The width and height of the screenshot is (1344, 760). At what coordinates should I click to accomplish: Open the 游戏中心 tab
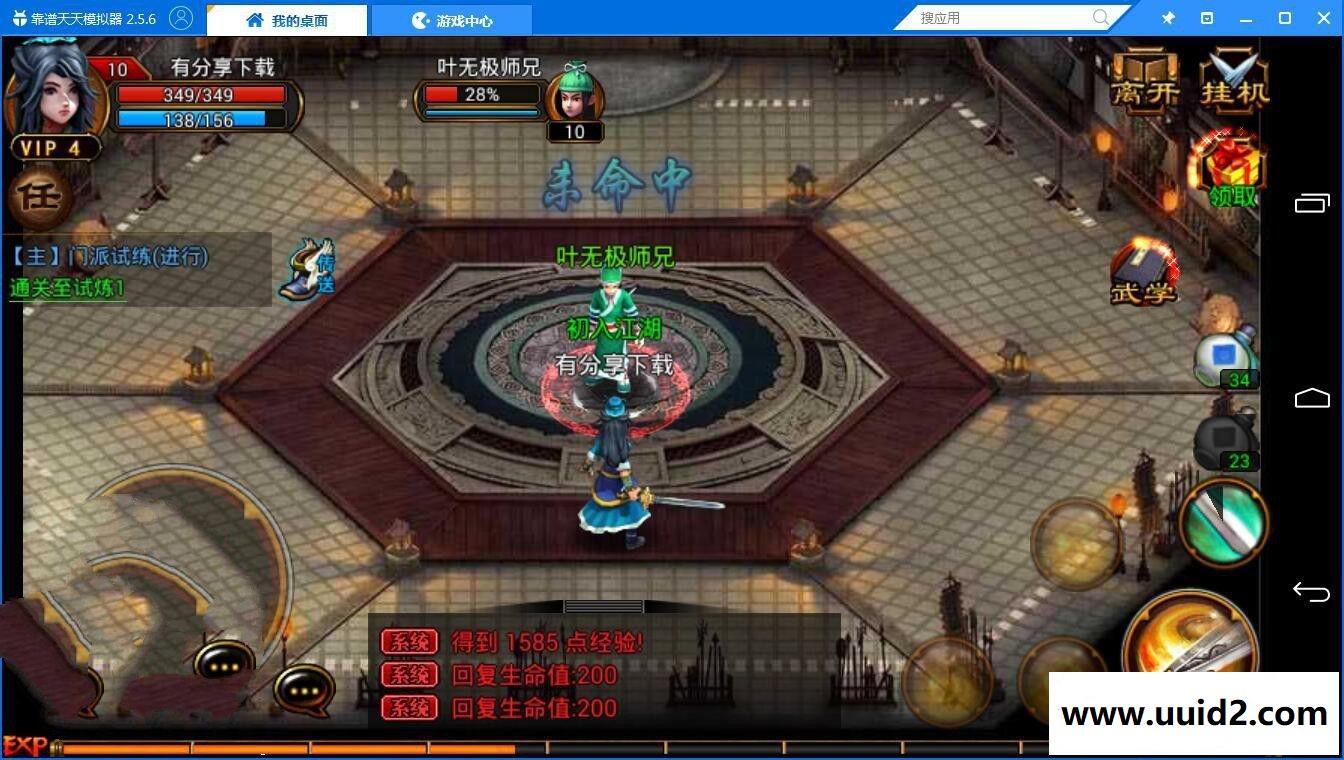coord(451,18)
